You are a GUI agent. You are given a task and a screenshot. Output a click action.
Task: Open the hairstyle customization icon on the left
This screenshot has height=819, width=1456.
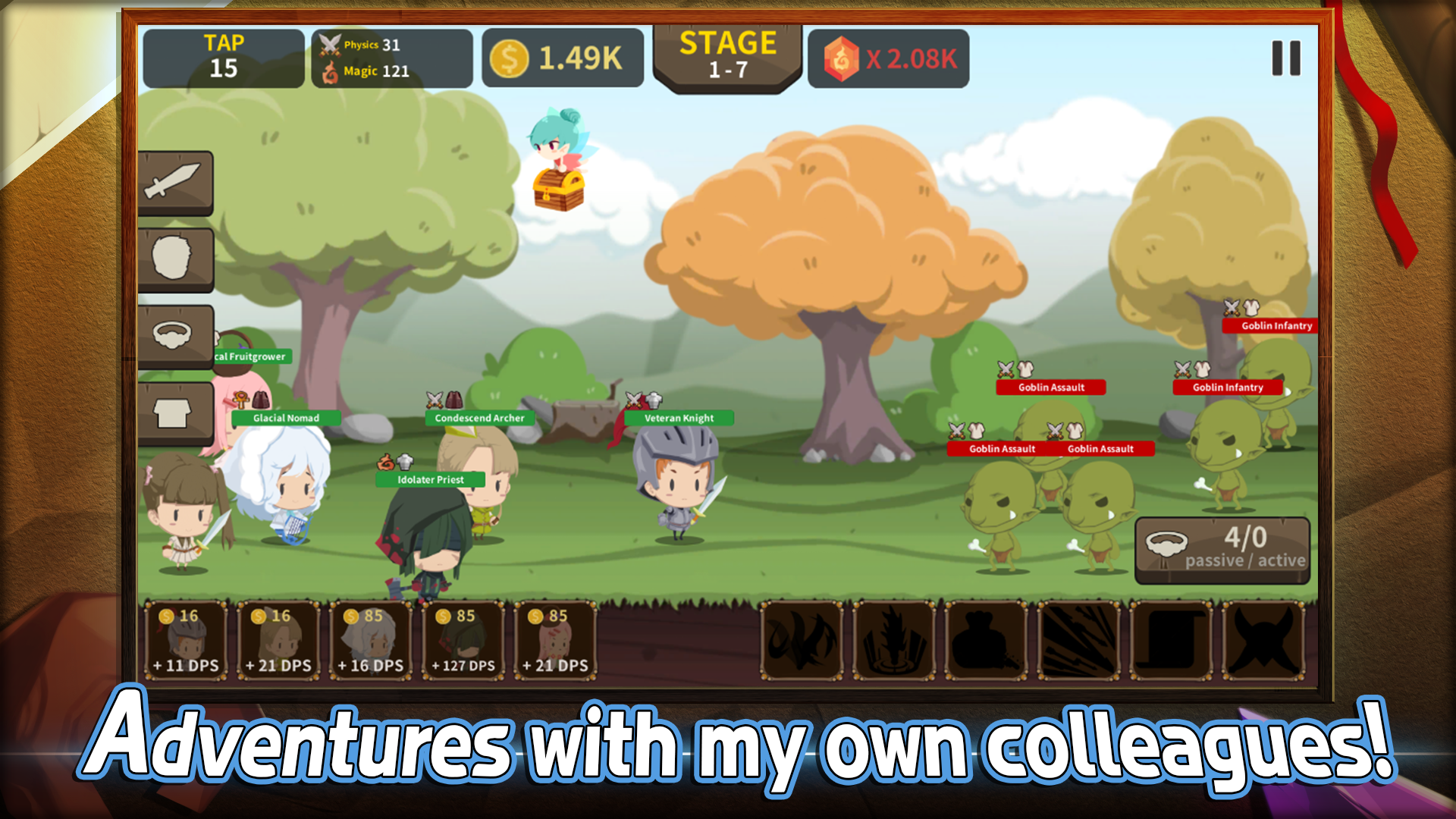click(x=174, y=258)
